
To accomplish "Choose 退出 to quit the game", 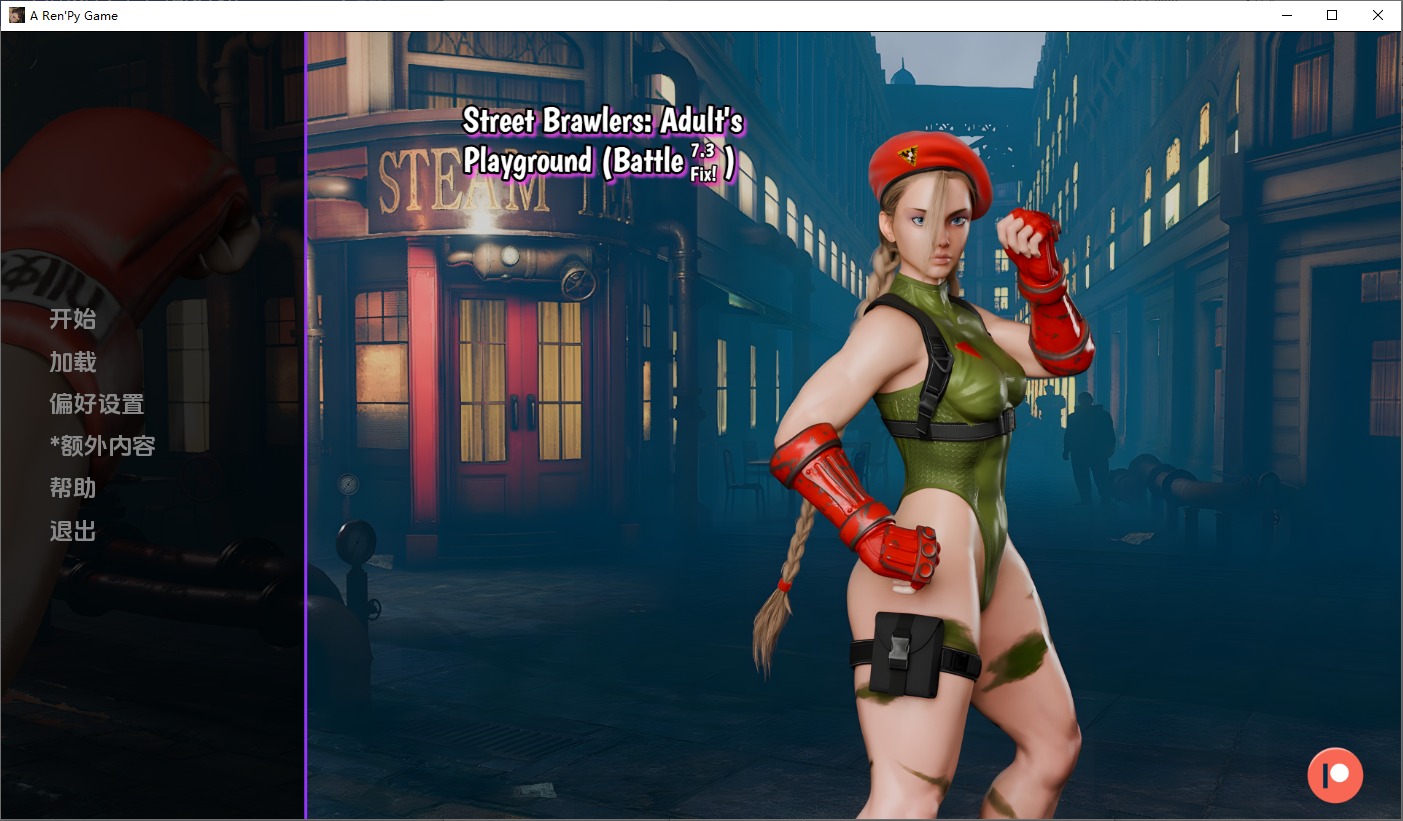I will point(73,531).
